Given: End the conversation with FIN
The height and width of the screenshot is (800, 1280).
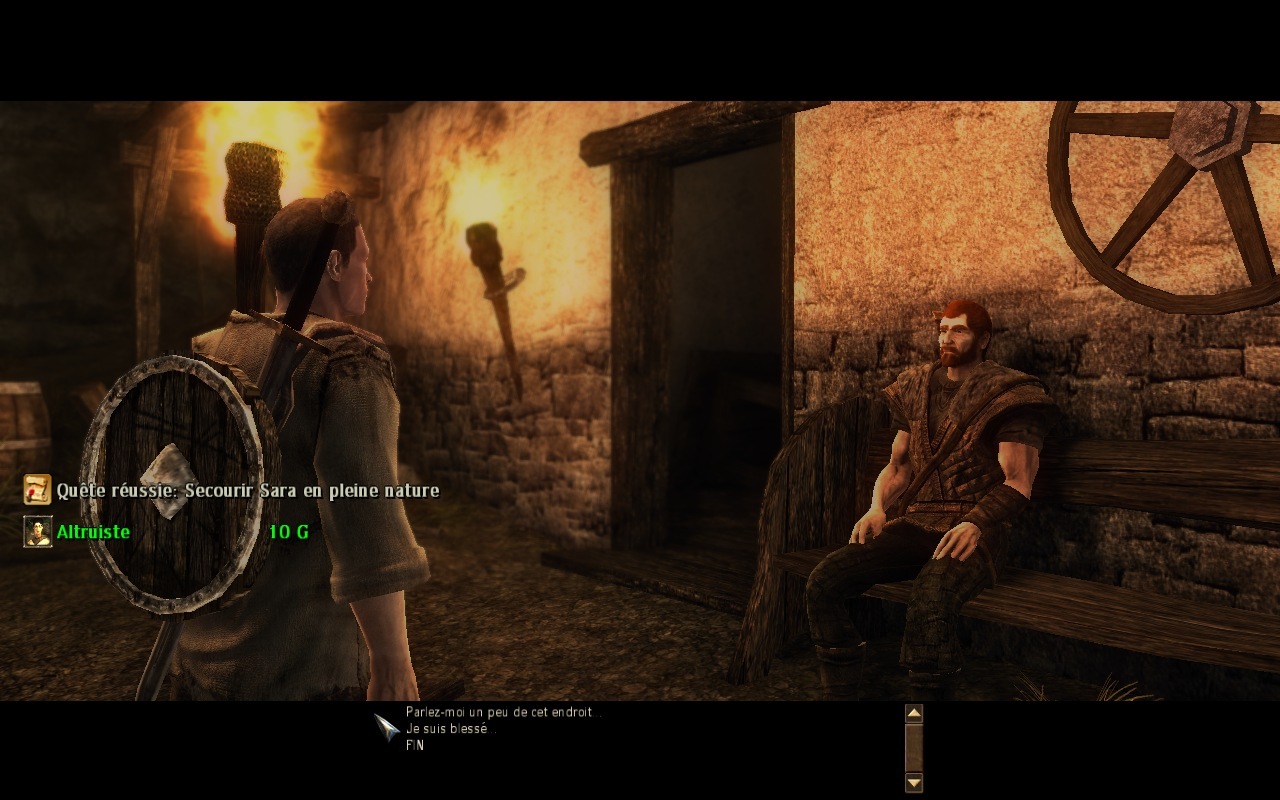Looking at the screenshot, I should click(415, 745).
